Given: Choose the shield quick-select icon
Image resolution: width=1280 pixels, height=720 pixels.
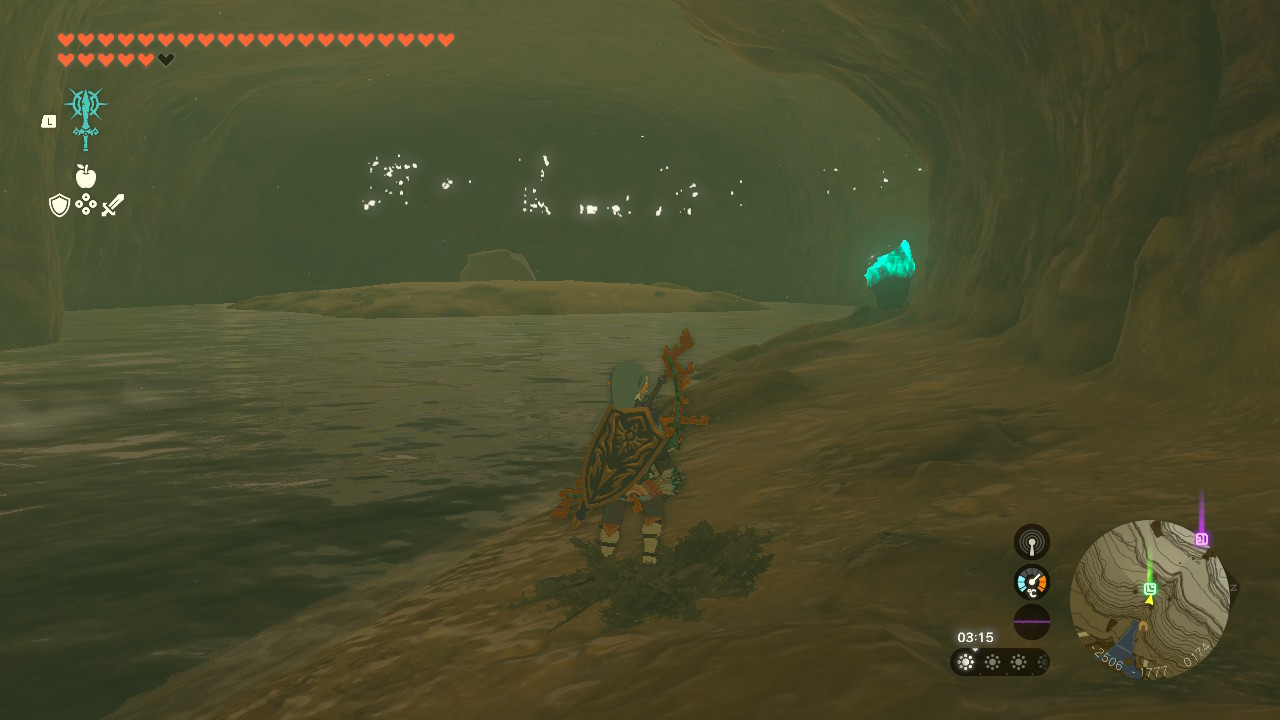Looking at the screenshot, I should tap(59, 205).
